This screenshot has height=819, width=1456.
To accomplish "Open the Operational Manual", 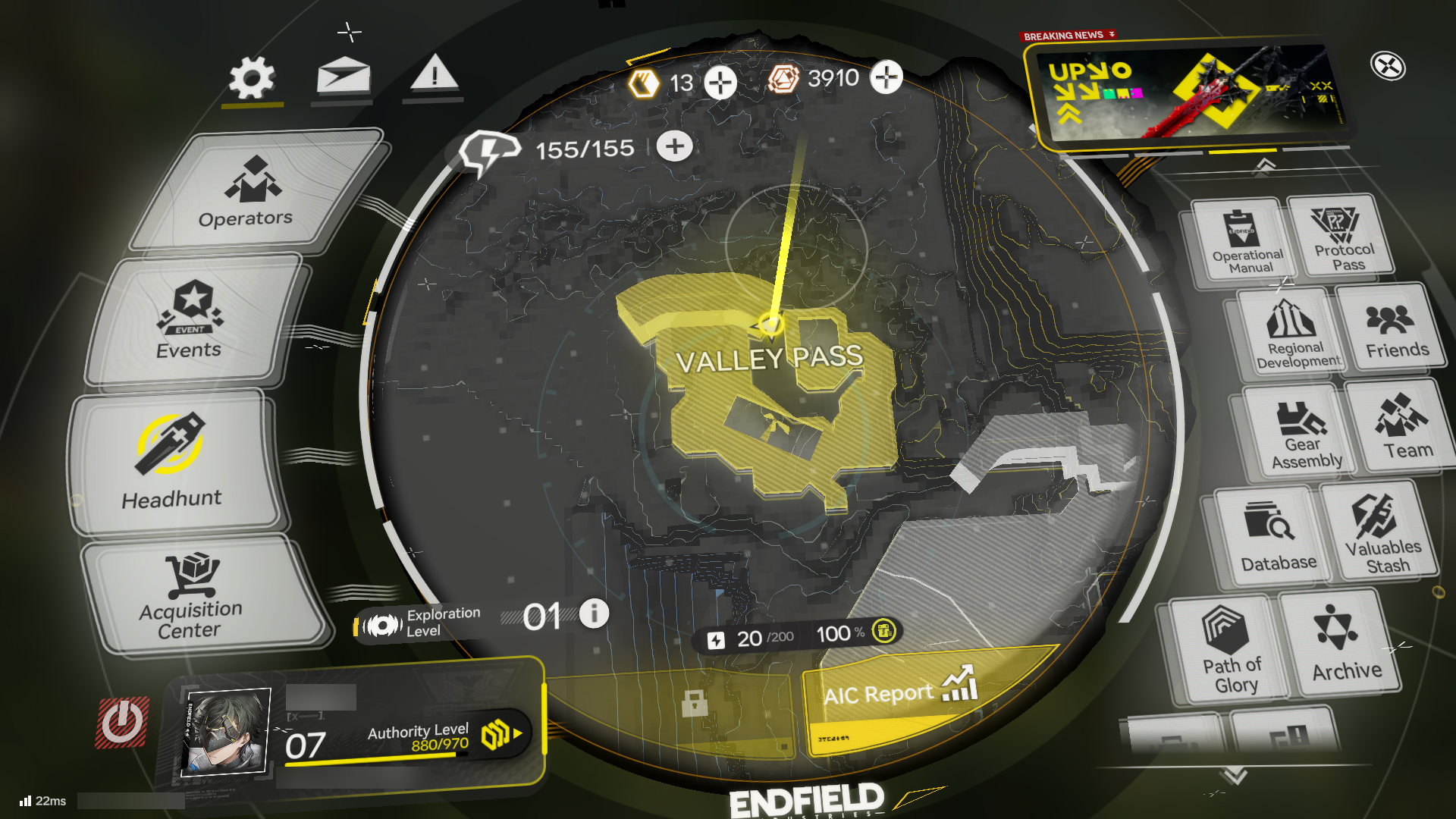I will (x=1245, y=242).
